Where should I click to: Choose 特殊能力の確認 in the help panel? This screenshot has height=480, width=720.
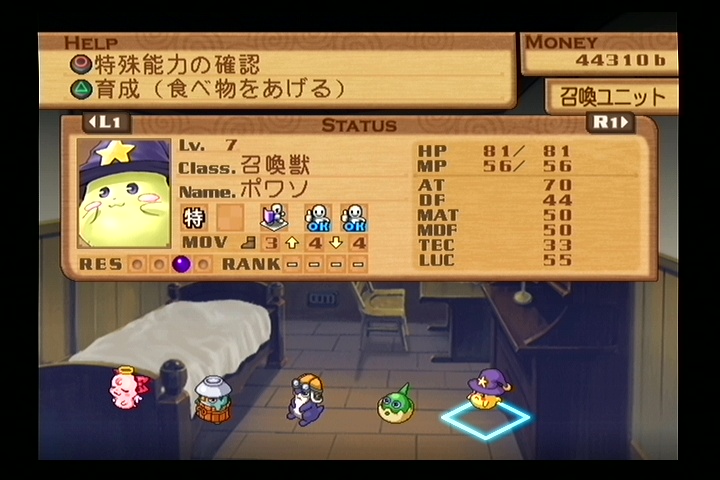click(165, 65)
